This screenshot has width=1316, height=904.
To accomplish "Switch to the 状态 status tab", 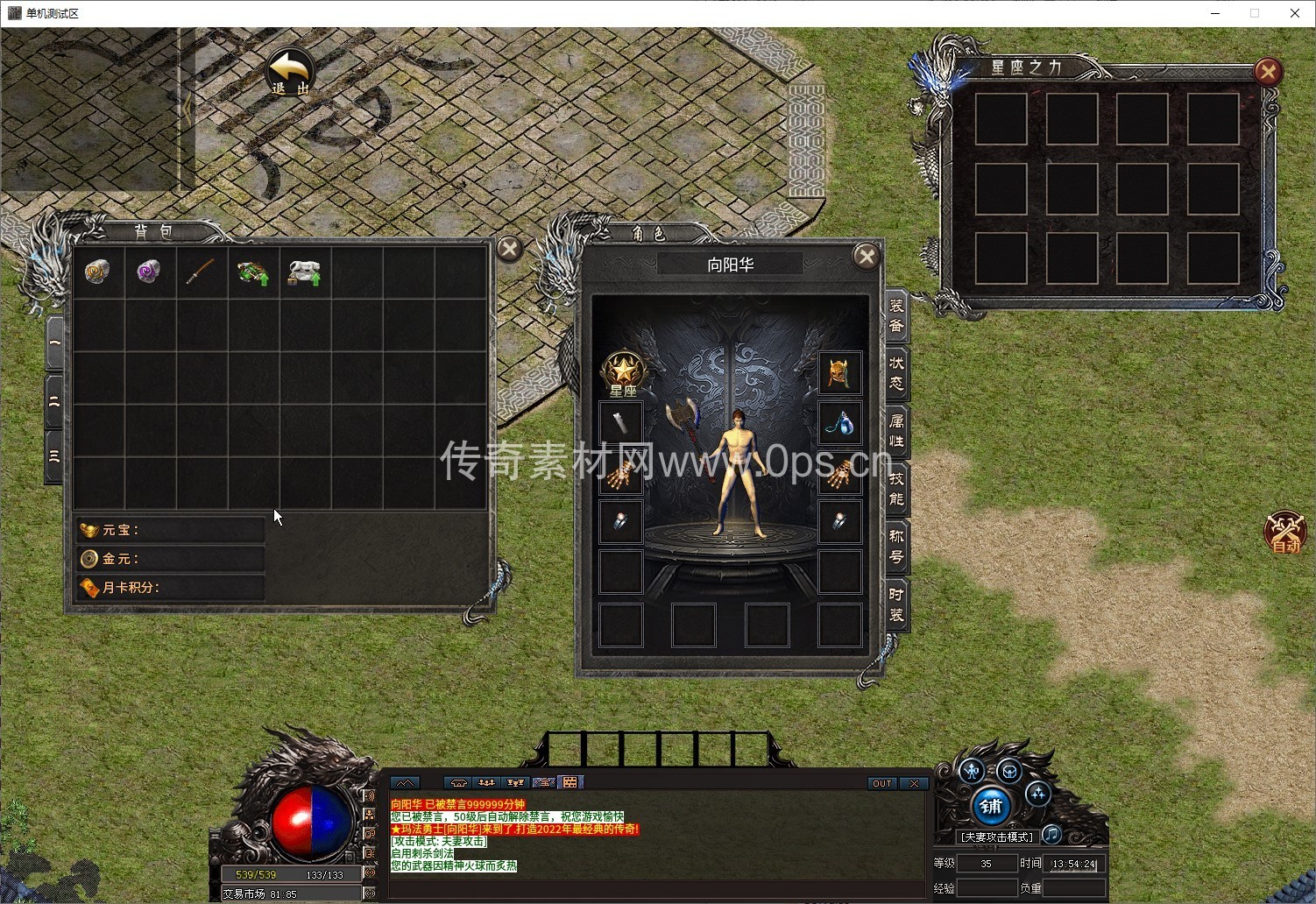I will click(x=896, y=373).
